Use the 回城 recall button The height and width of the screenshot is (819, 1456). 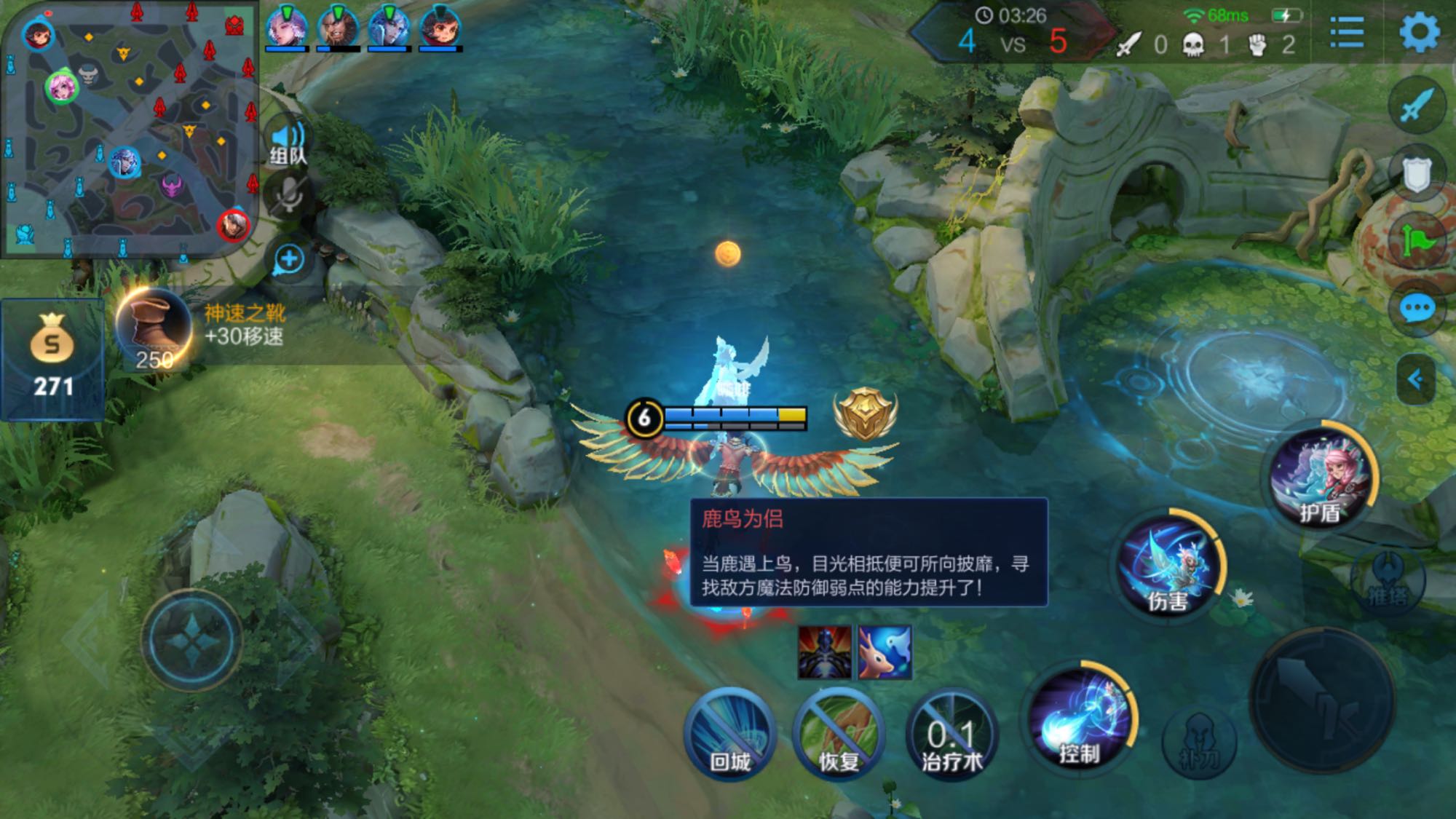pyautogui.click(x=729, y=734)
